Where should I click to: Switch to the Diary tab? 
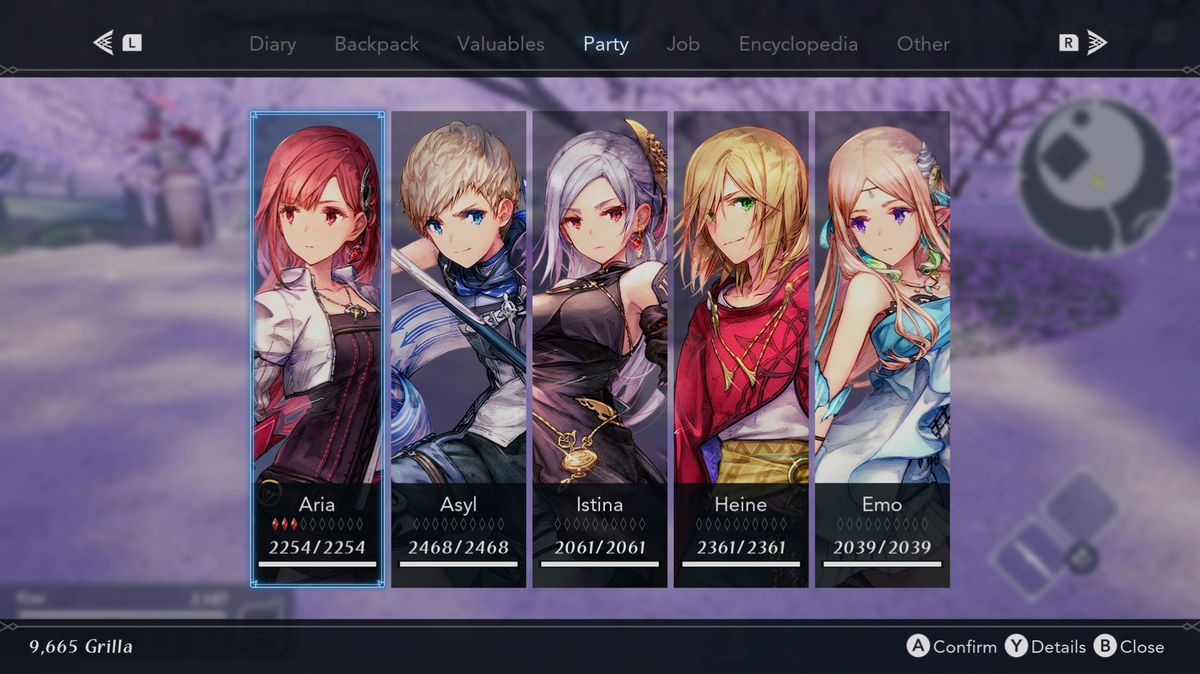[272, 44]
